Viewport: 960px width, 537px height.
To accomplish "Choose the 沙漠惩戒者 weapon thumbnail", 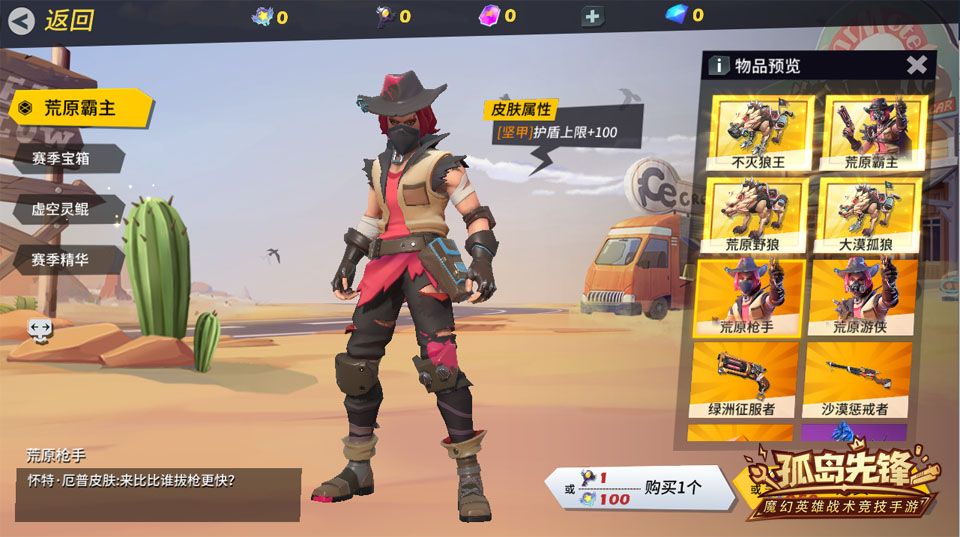I will click(x=858, y=379).
